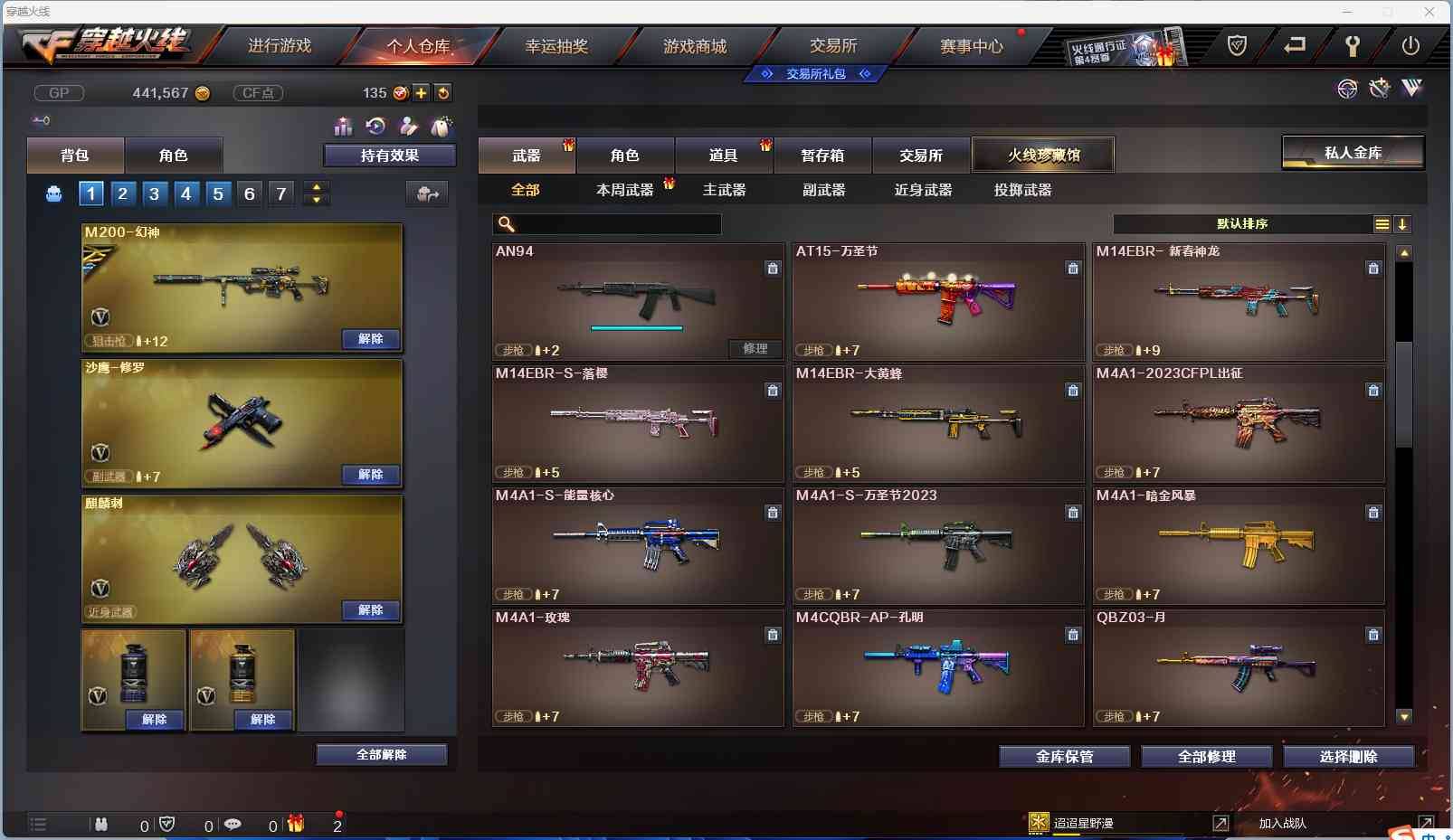Toggle the descending sort arrow near 默认排序
Viewport: 1453px width, 840px height.
[x=1403, y=224]
